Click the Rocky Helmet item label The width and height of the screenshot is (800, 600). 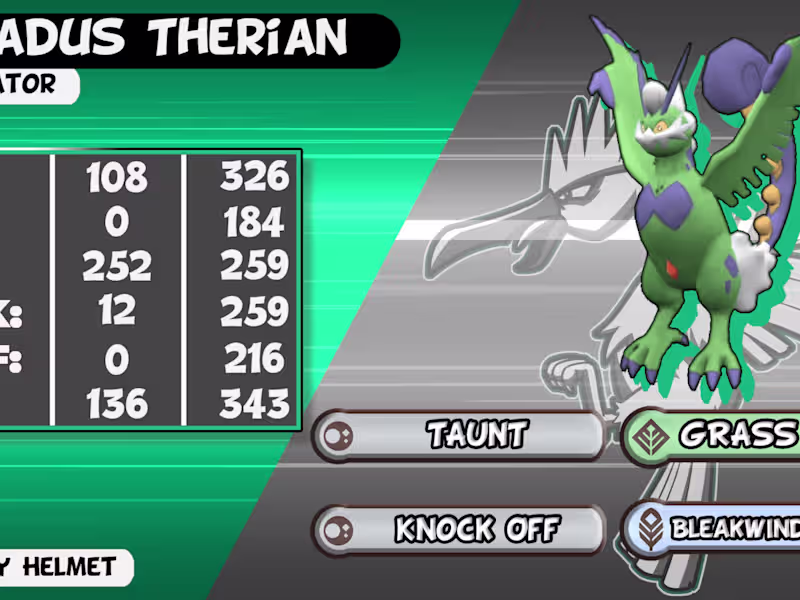click(62, 568)
